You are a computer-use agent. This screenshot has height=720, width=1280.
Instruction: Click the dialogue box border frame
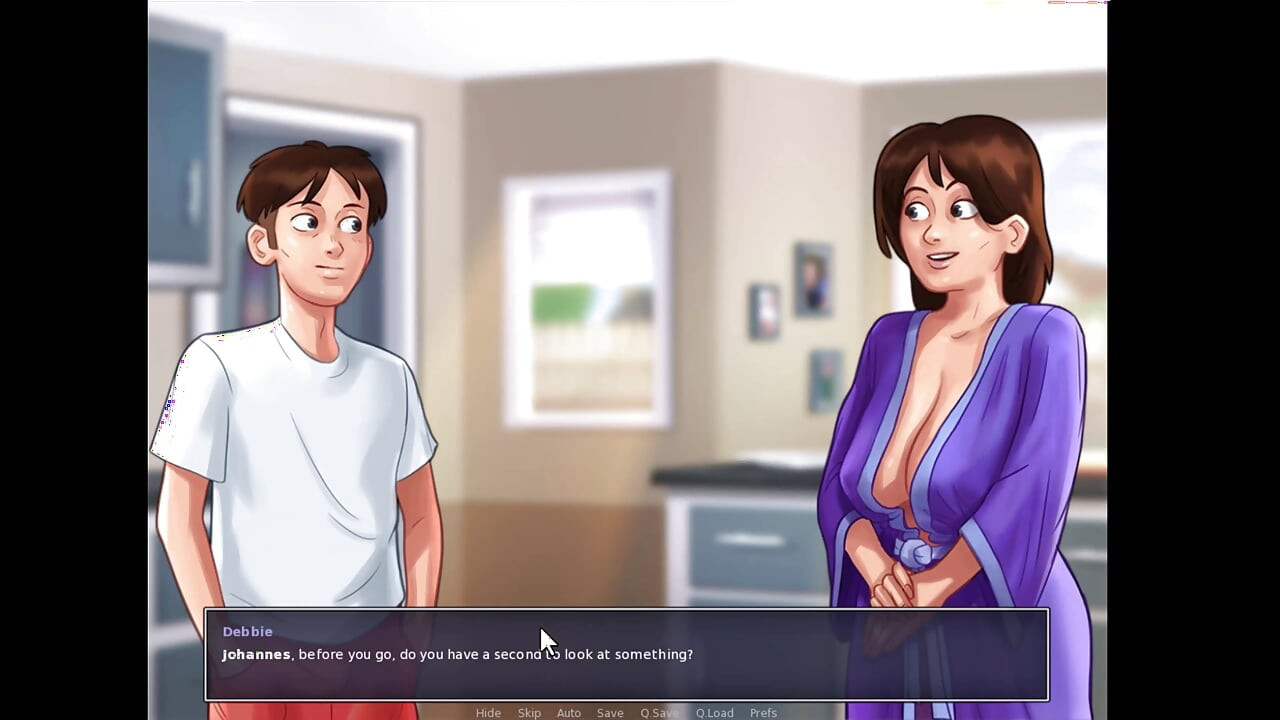tap(628, 610)
